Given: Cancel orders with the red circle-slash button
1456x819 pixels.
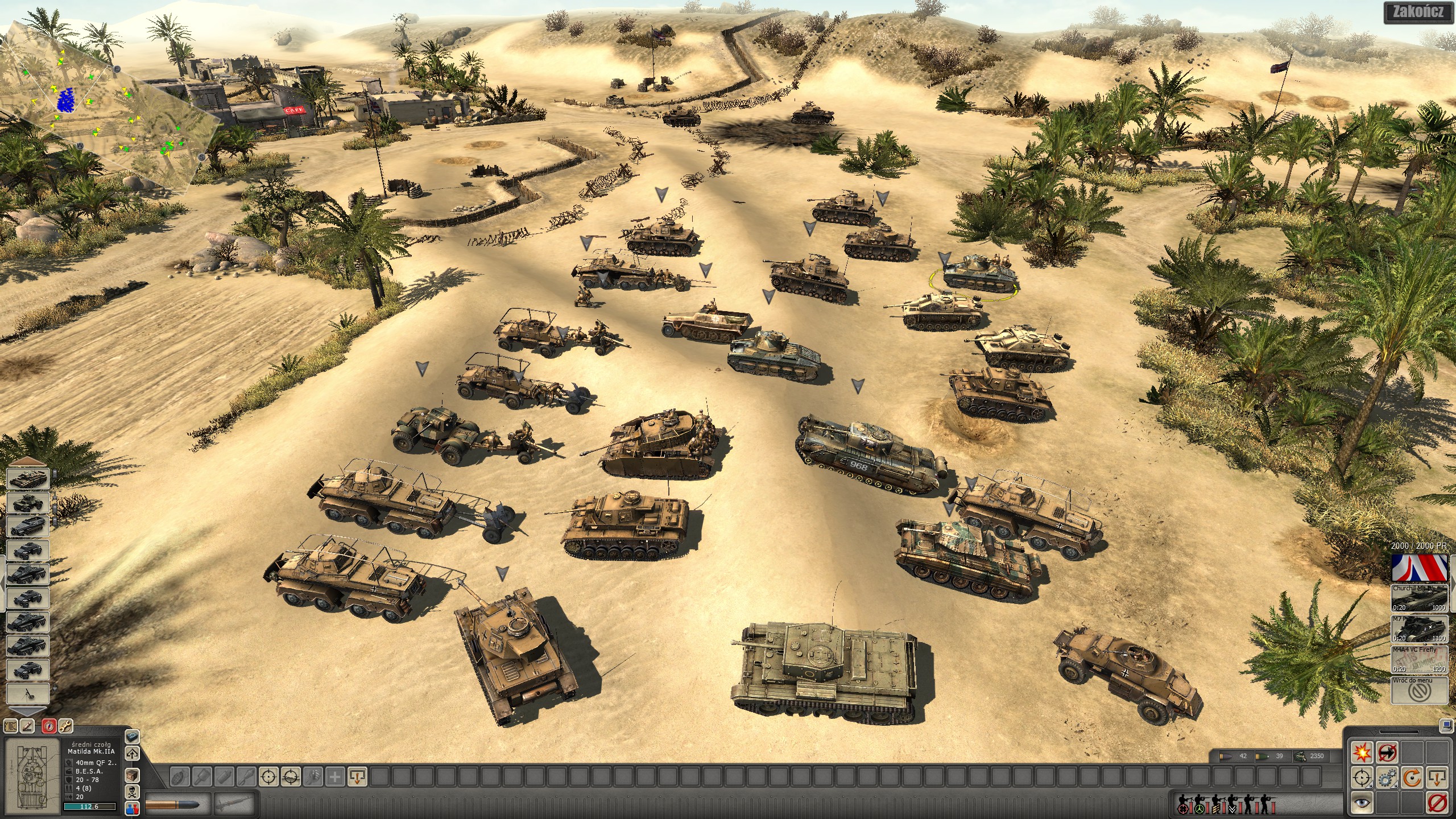Looking at the screenshot, I should [1437, 803].
